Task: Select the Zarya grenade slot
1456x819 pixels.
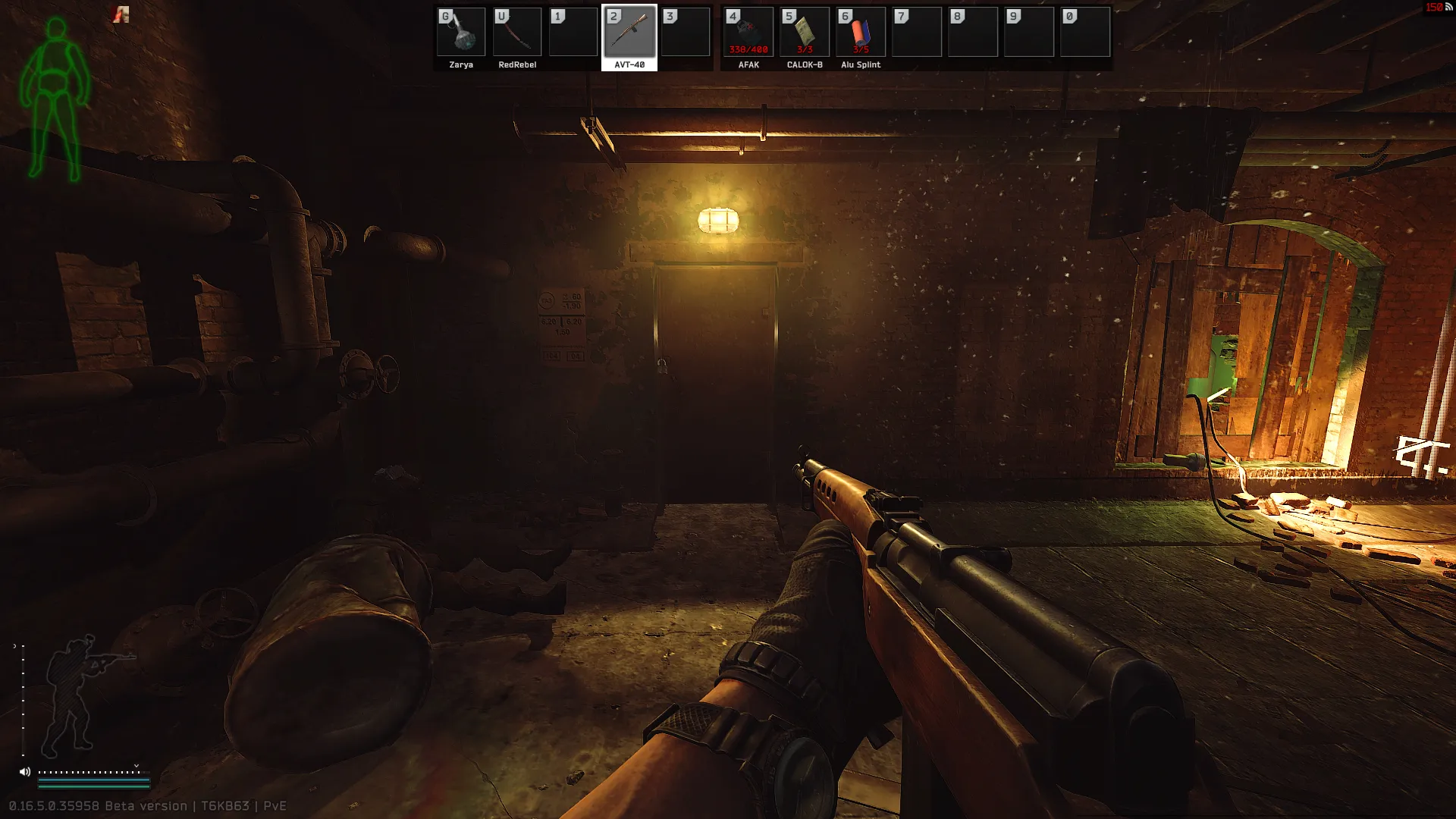Action: click(x=461, y=33)
